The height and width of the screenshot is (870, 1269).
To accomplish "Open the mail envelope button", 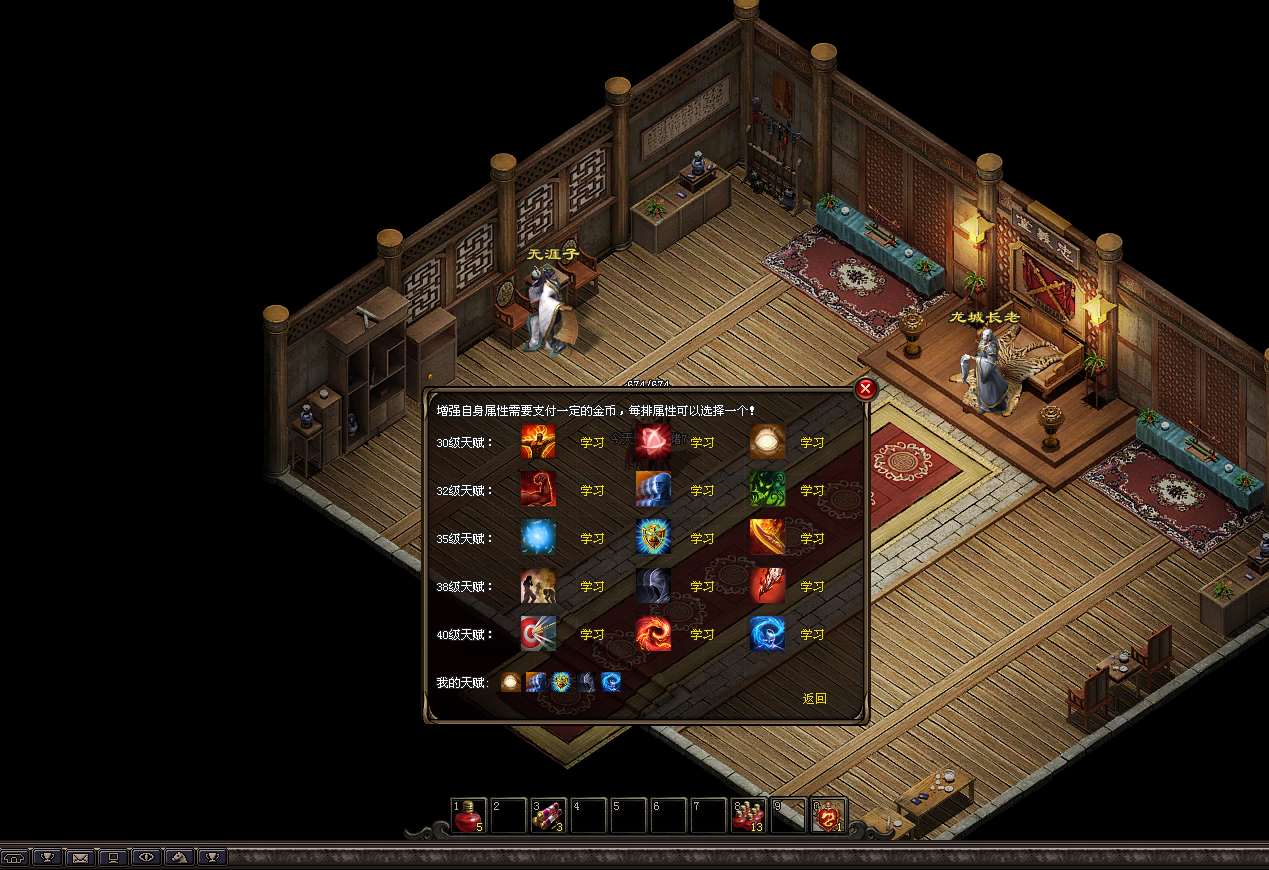I will click(x=79, y=857).
